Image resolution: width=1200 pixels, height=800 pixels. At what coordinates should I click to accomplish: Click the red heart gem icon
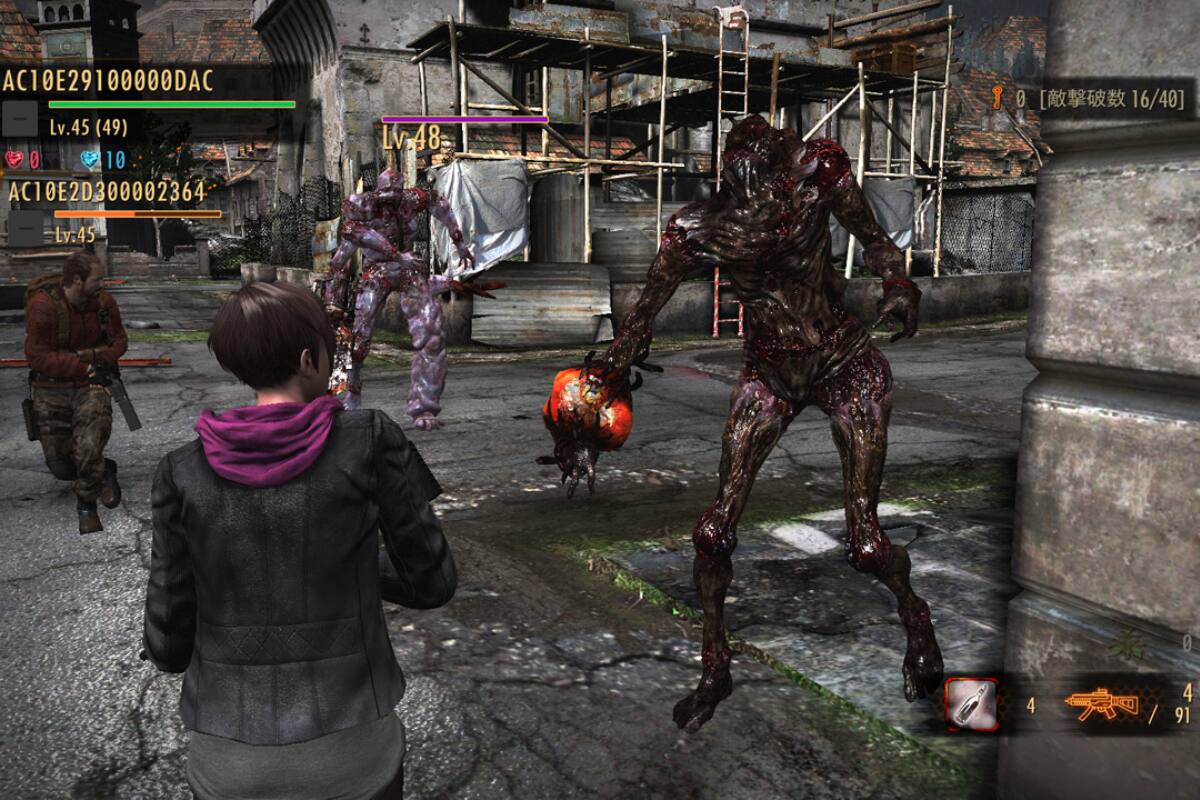point(14,159)
